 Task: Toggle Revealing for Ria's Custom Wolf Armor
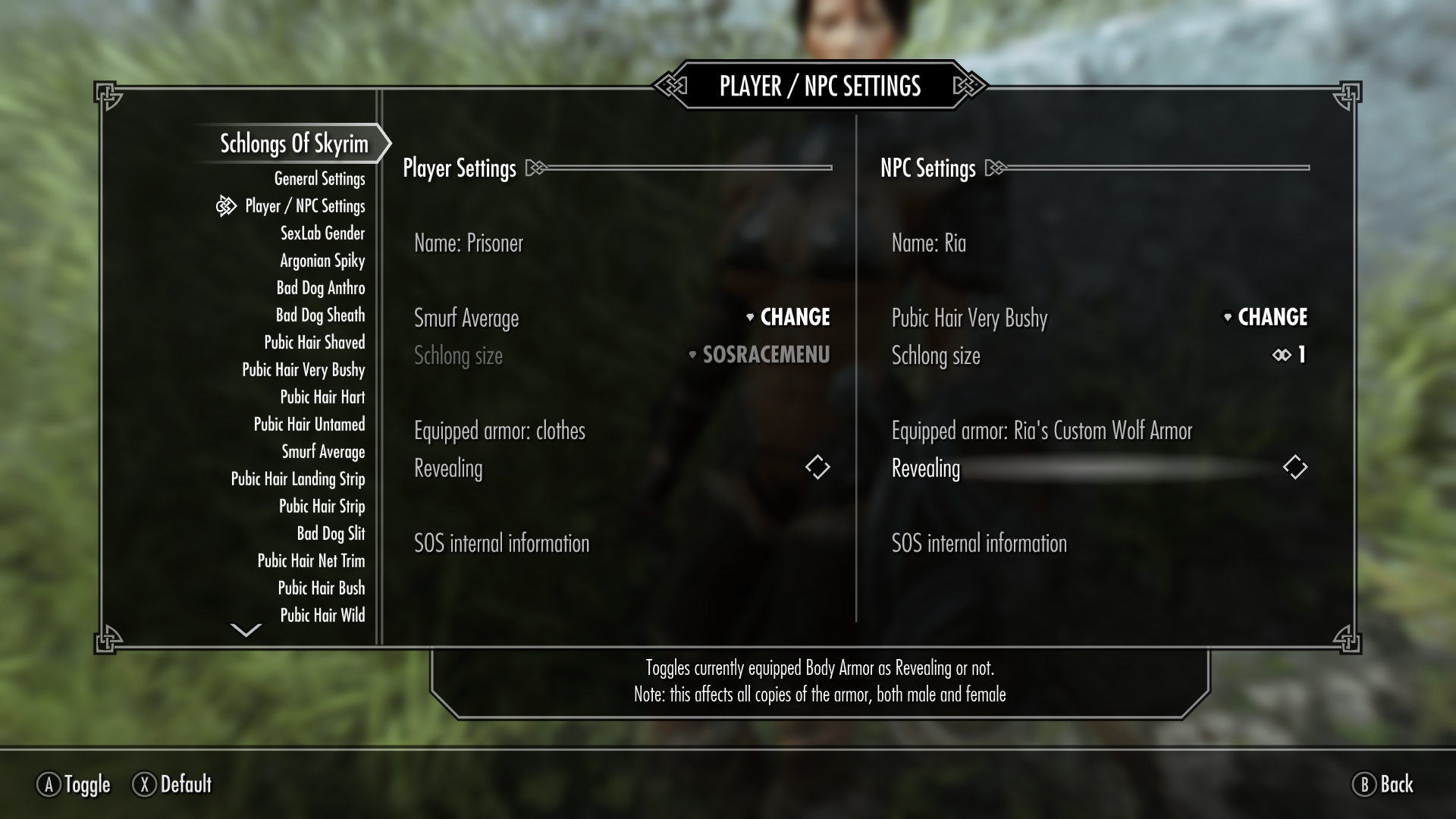(x=1294, y=467)
